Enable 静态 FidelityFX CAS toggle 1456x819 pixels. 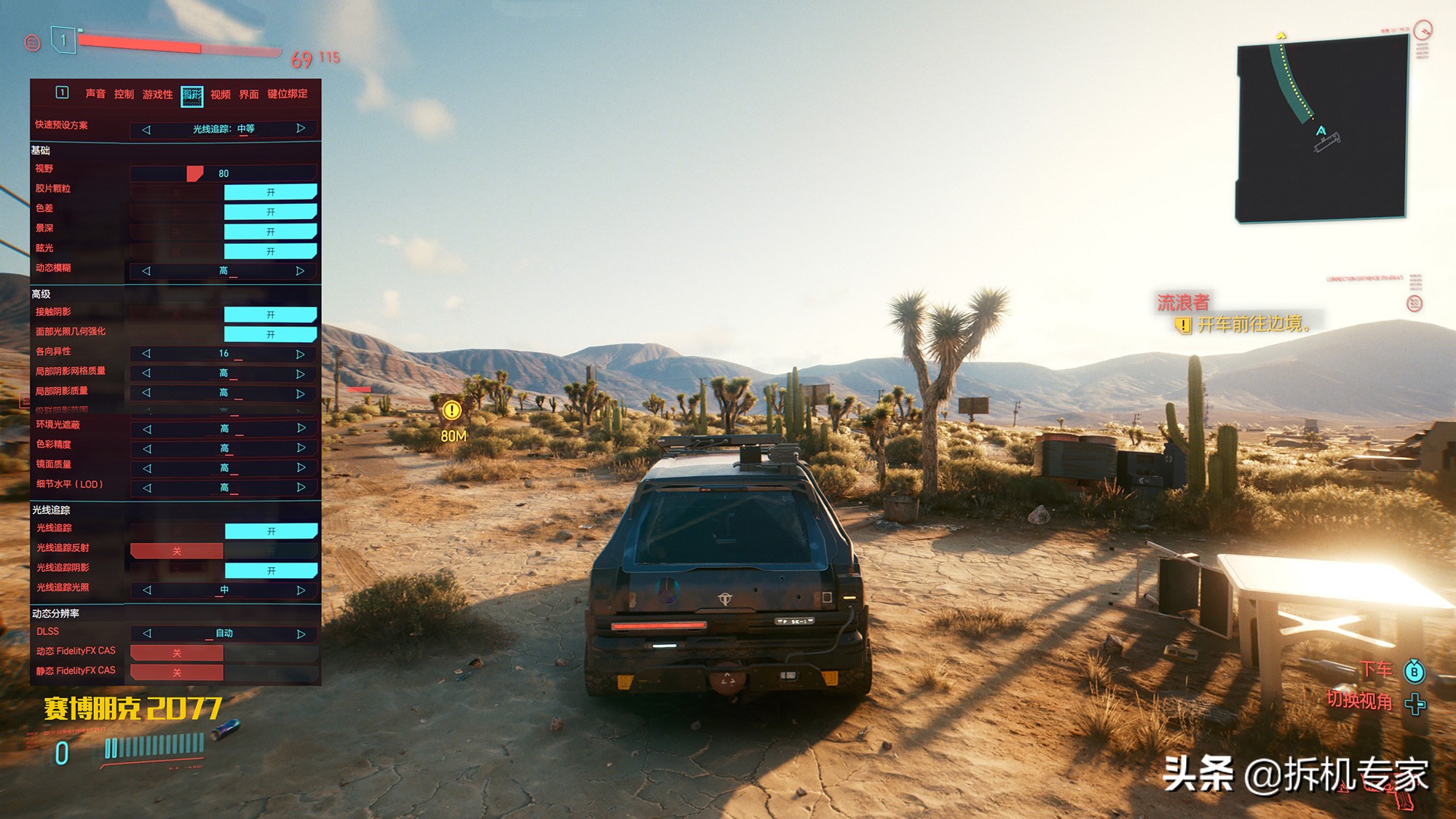(x=271, y=673)
